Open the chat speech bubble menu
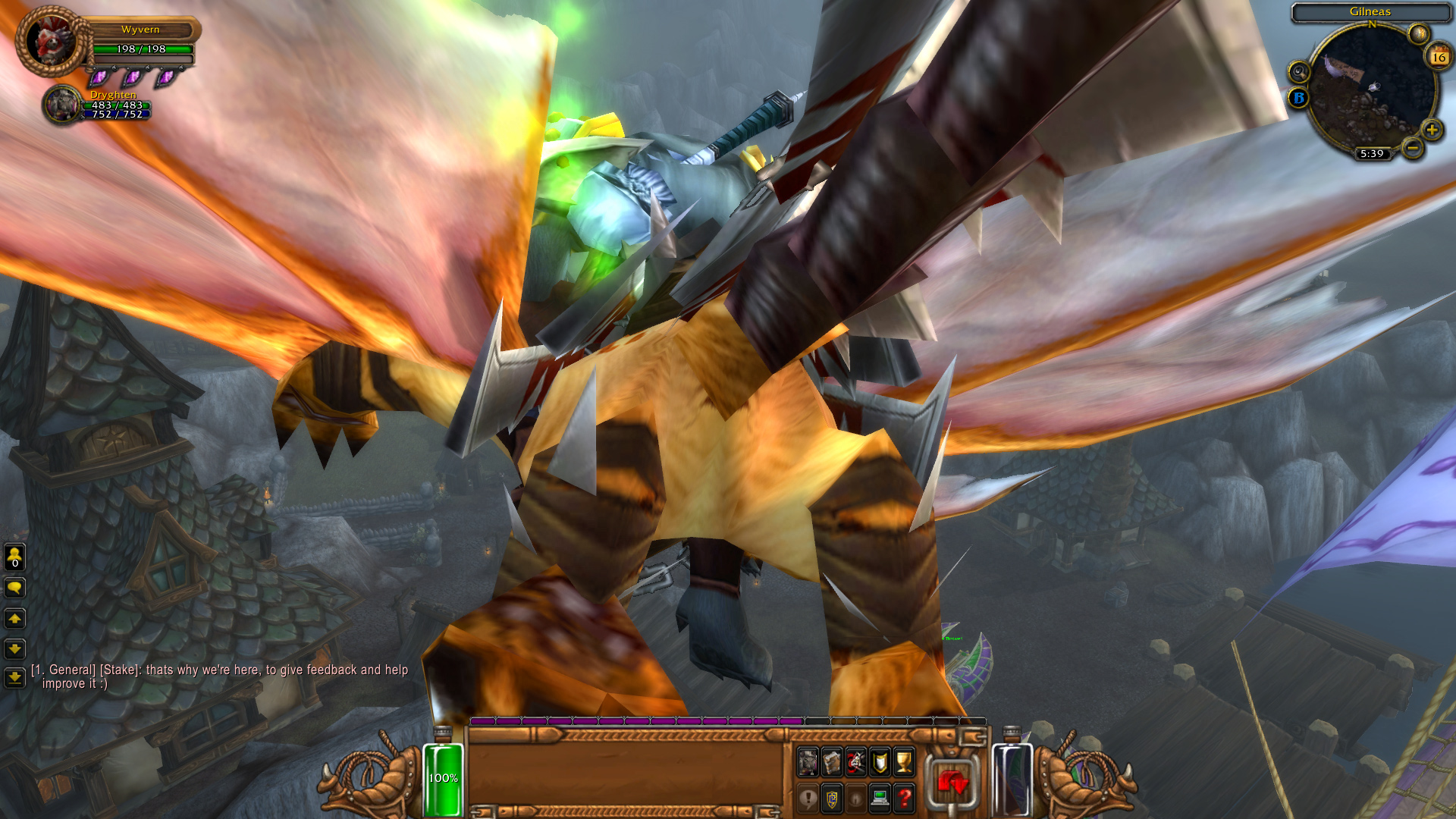1456x819 pixels. coord(14,588)
